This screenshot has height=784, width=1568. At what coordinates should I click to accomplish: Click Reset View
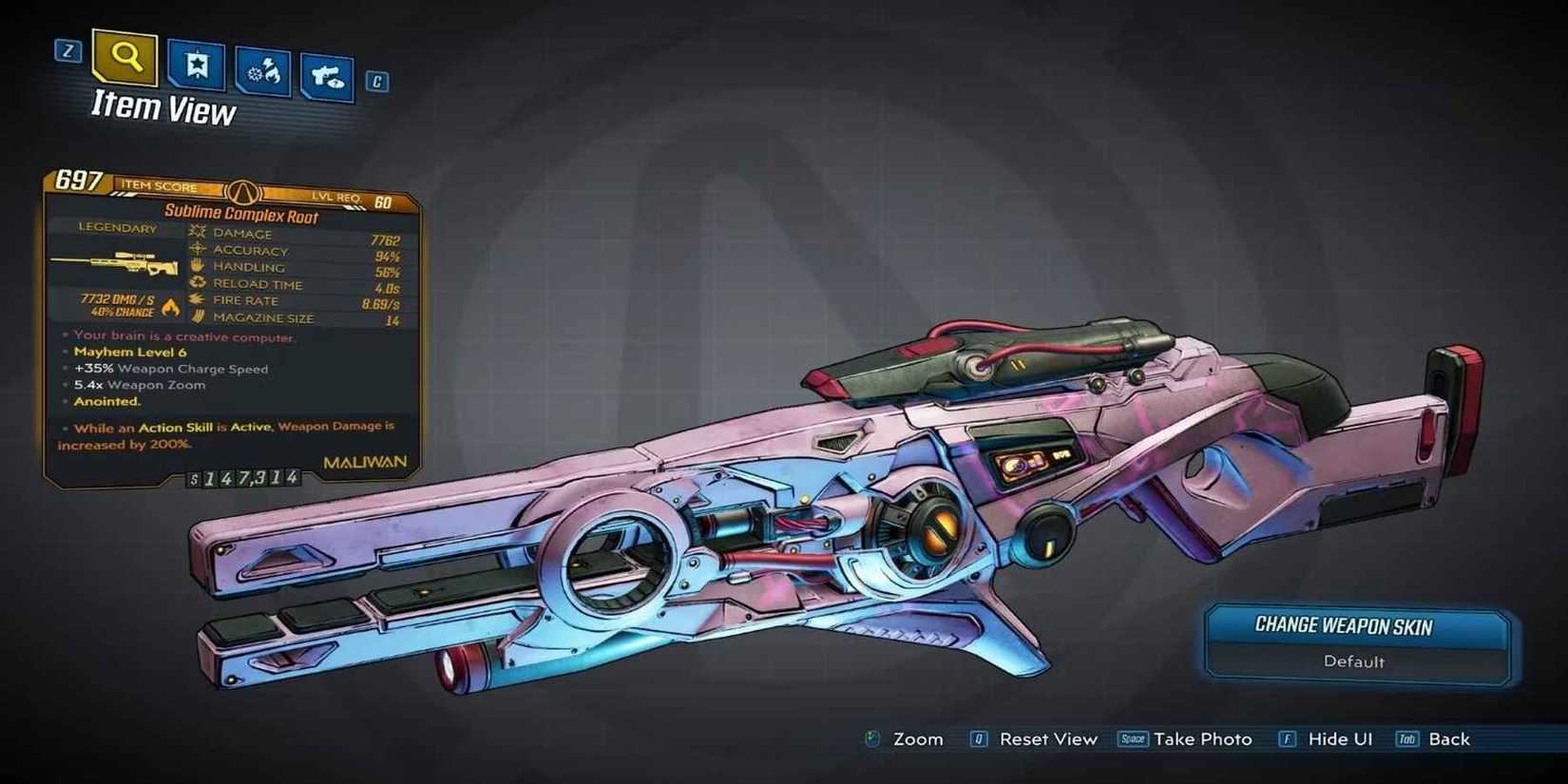click(1048, 738)
